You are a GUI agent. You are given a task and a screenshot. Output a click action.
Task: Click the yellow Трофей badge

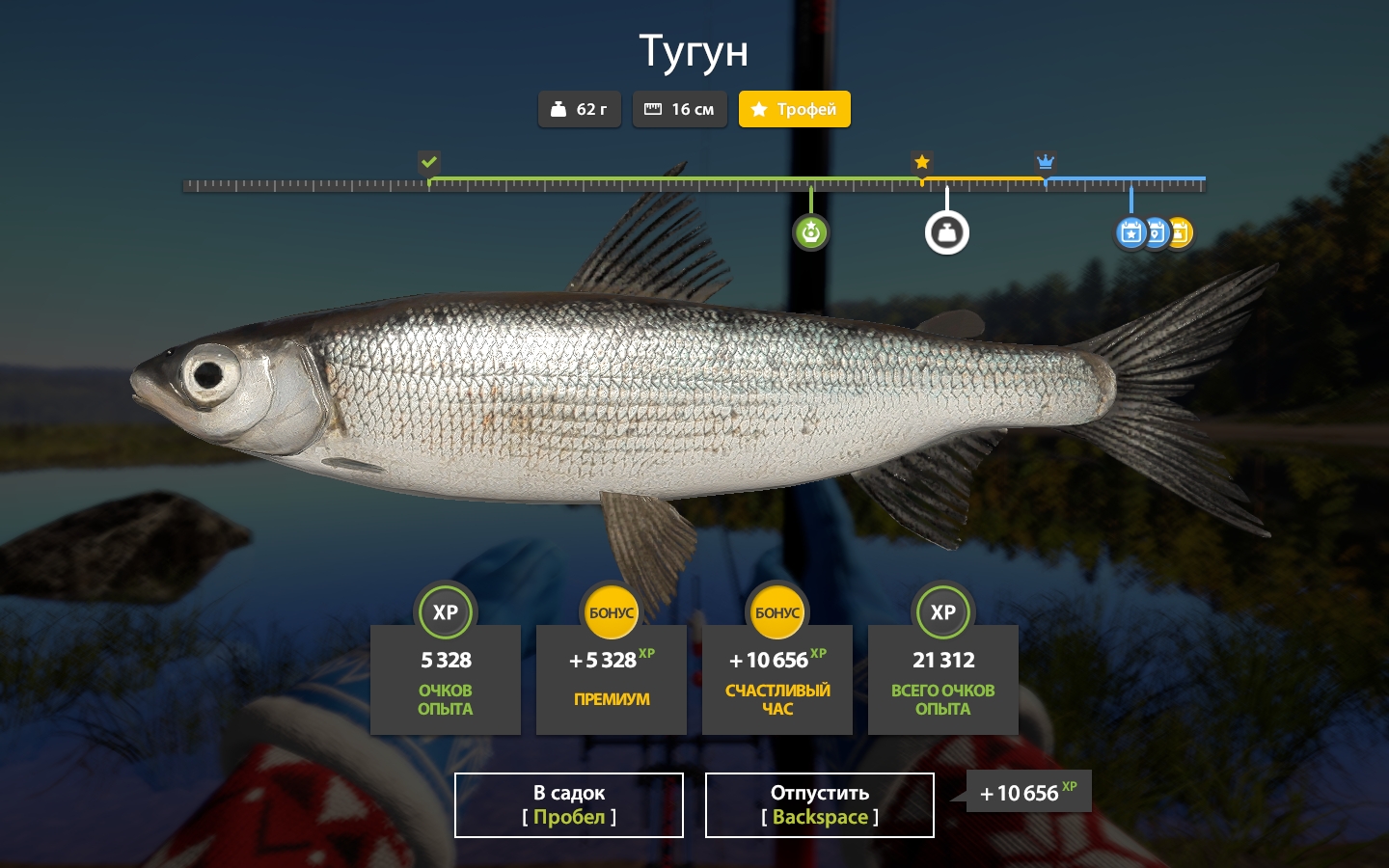click(794, 109)
